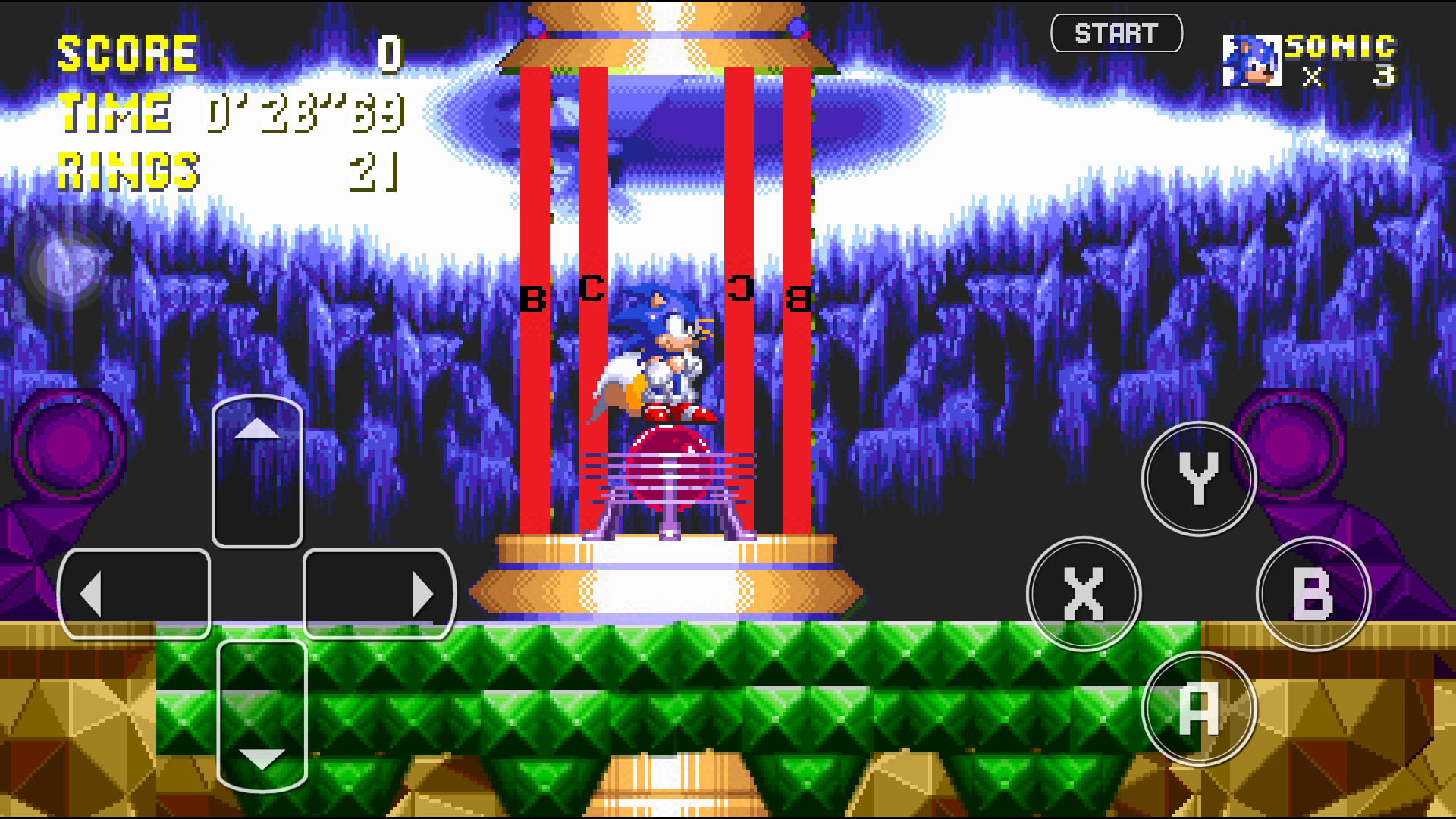
Task: Open the pause menu via START
Action: tap(1117, 33)
